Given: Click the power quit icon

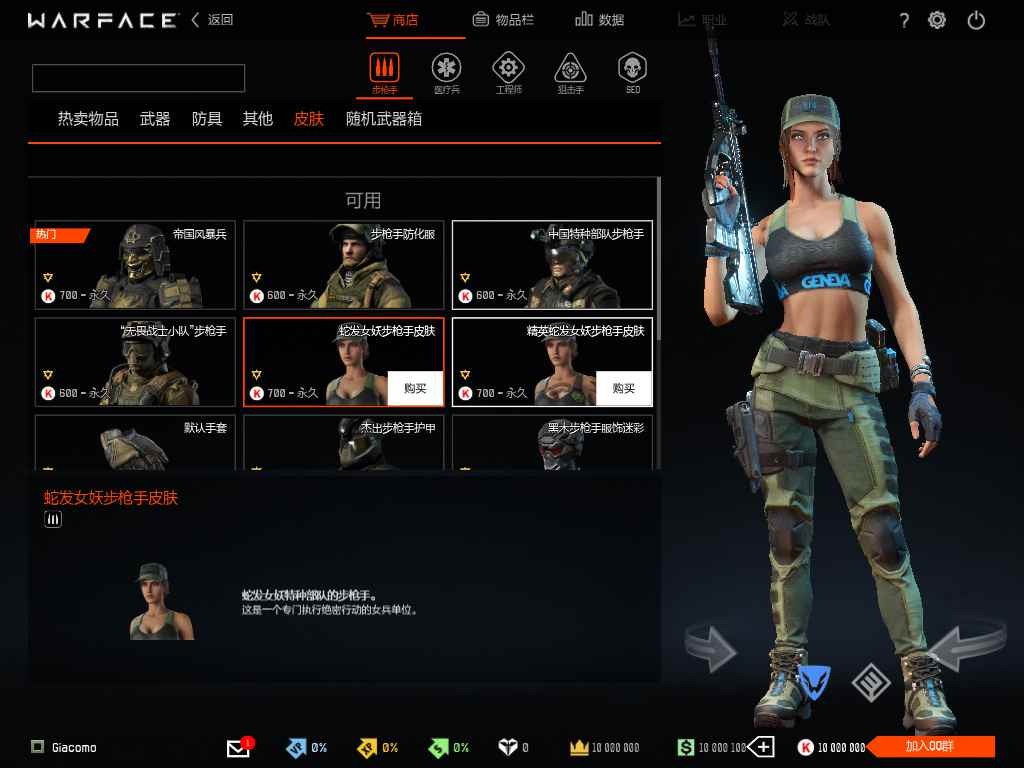Looking at the screenshot, I should tap(976, 20).
